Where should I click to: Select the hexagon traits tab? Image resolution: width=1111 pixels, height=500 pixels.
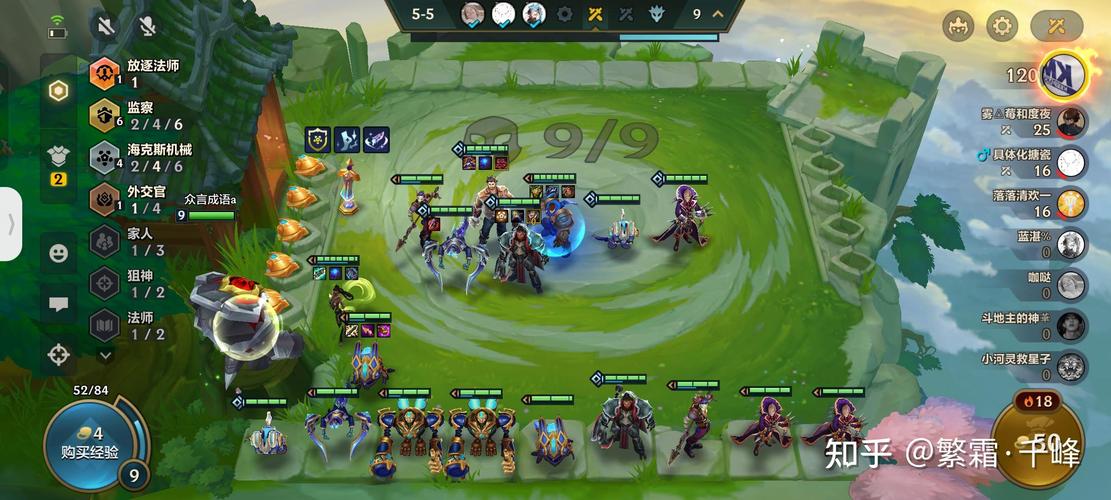(58, 91)
